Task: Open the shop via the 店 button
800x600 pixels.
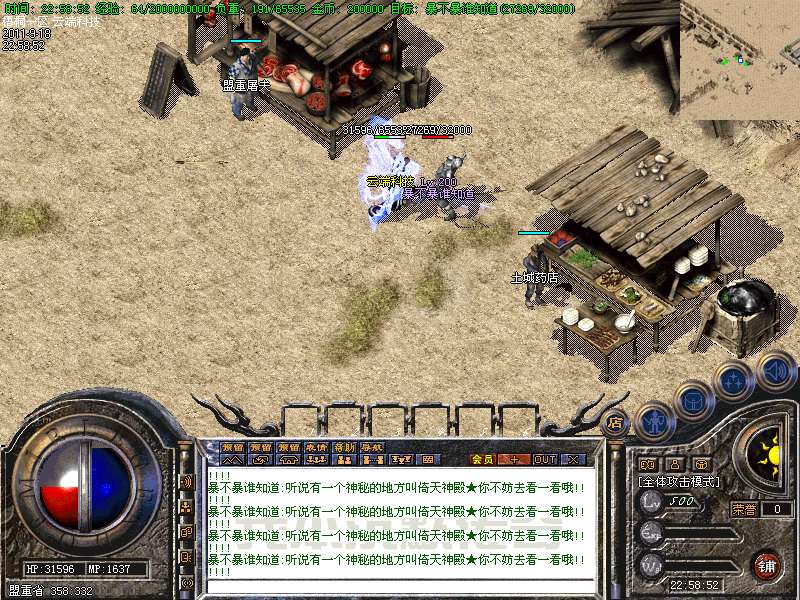Action: pyautogui.click(x=616, y=423)
